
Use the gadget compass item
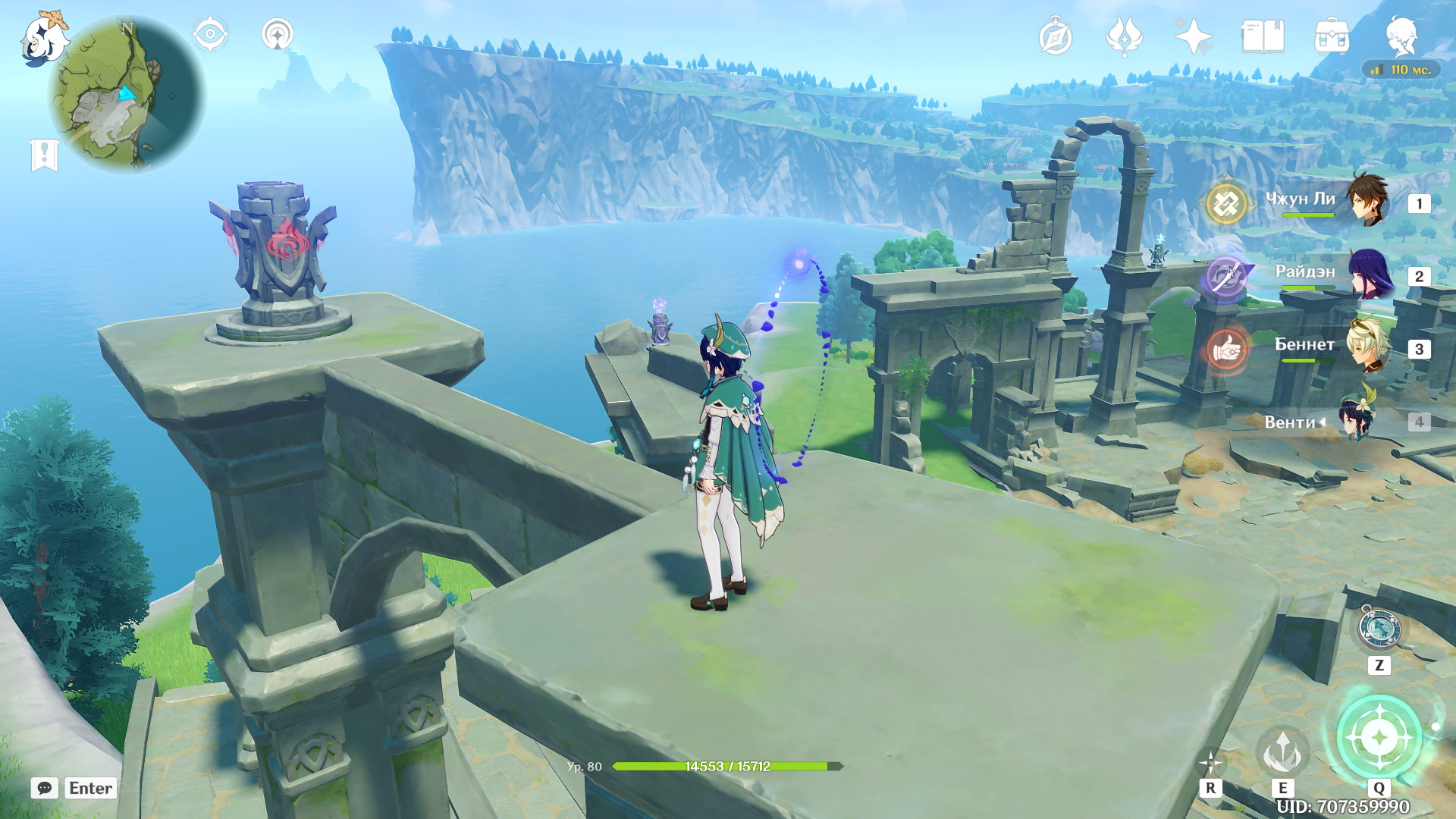tap(1379, 630)
